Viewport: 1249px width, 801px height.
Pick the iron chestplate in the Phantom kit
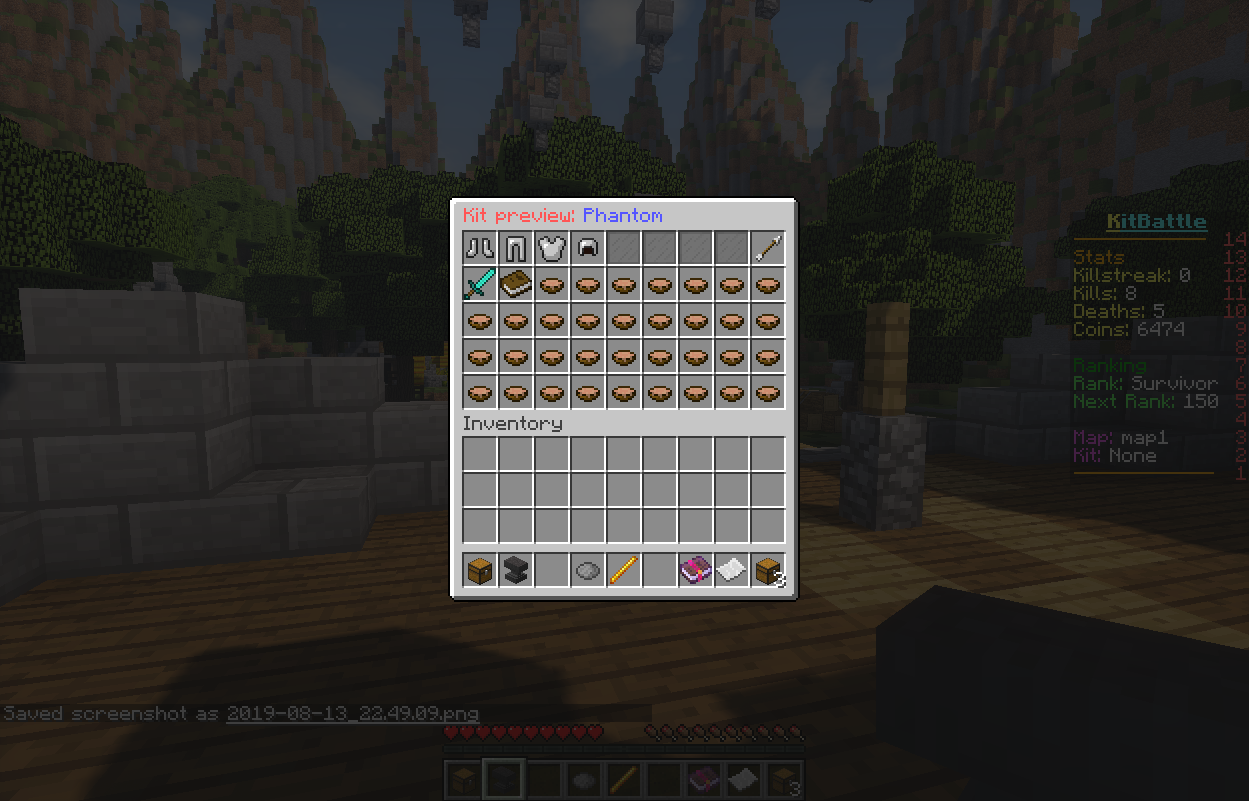552,249
